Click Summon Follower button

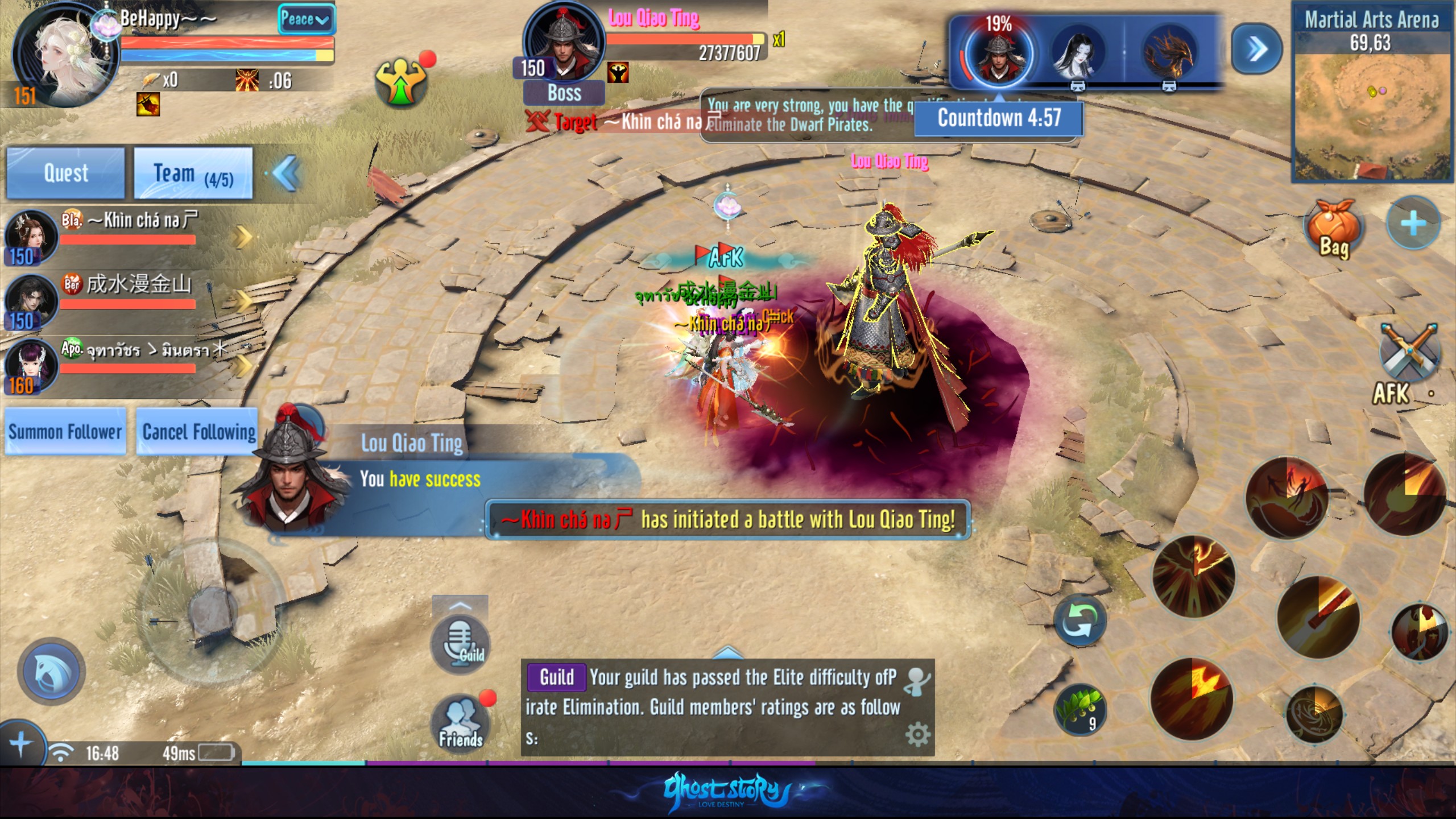pyautogui.click(x=65, y=432)
